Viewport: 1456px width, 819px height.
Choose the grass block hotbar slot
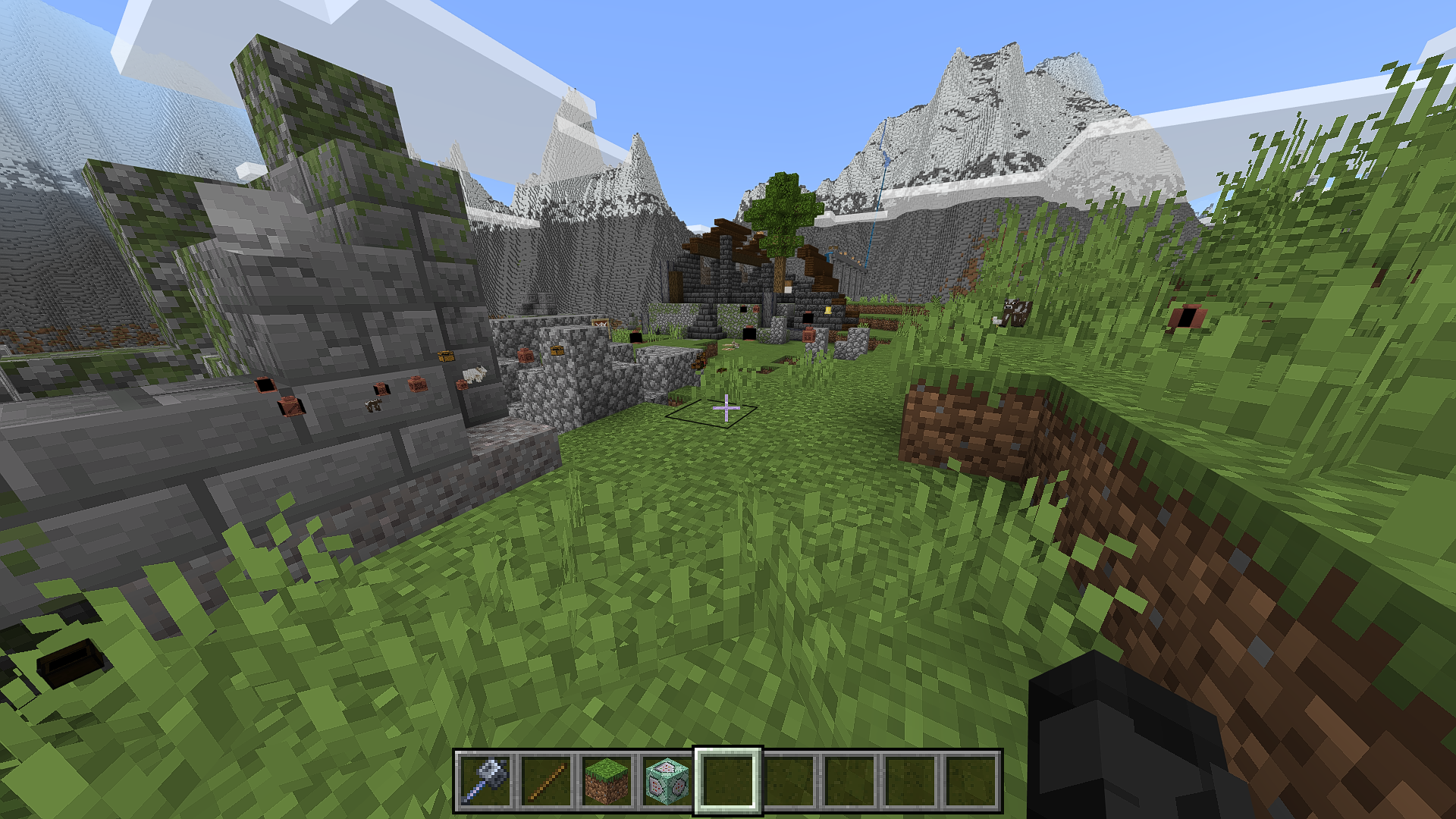click(x=607, y=781)
